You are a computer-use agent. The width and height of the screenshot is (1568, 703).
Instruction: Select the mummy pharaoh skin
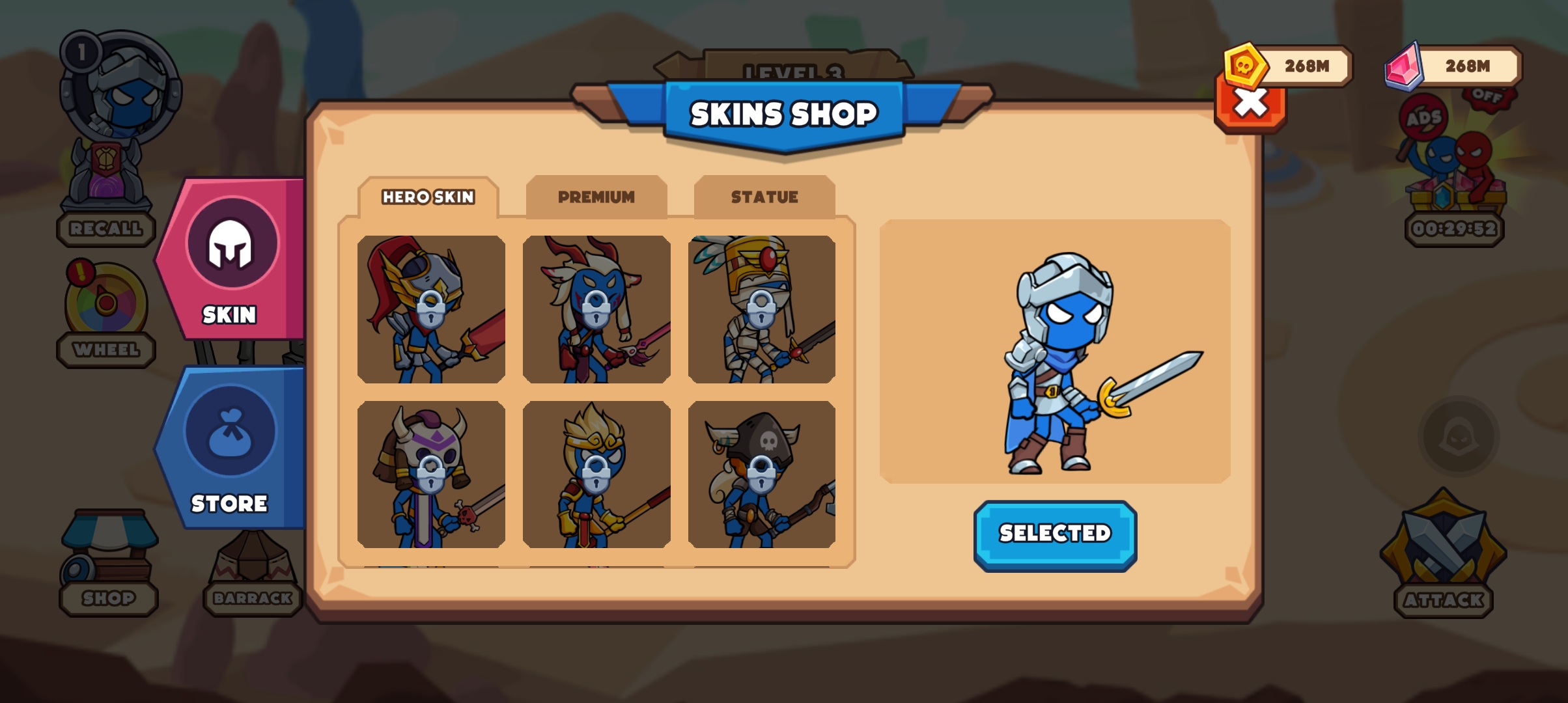point(761,309)
